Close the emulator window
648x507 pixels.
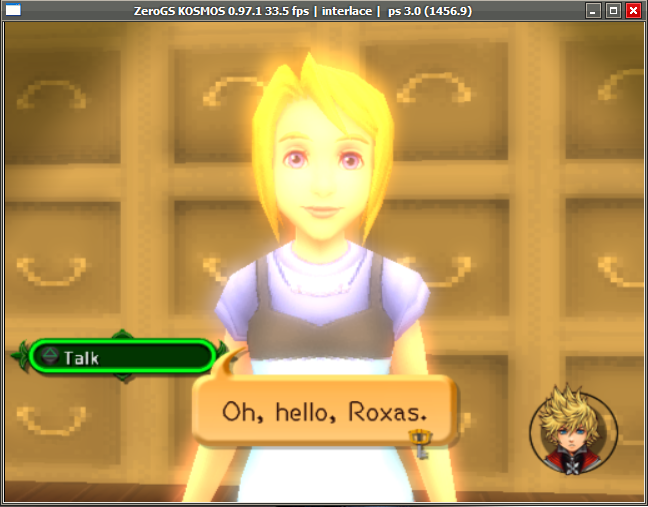point(633,11)
